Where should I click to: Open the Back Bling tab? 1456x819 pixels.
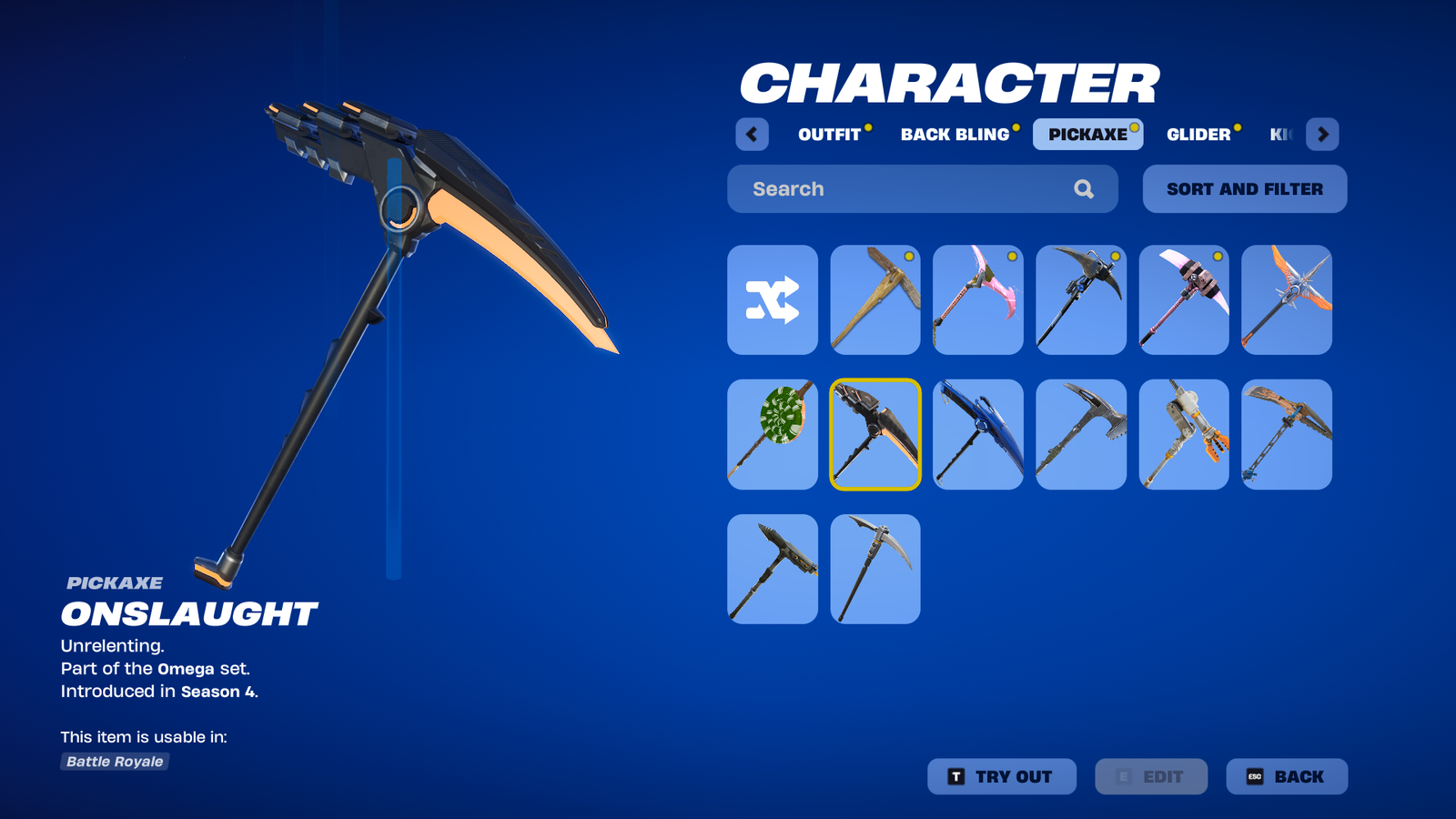pos(955,135)
